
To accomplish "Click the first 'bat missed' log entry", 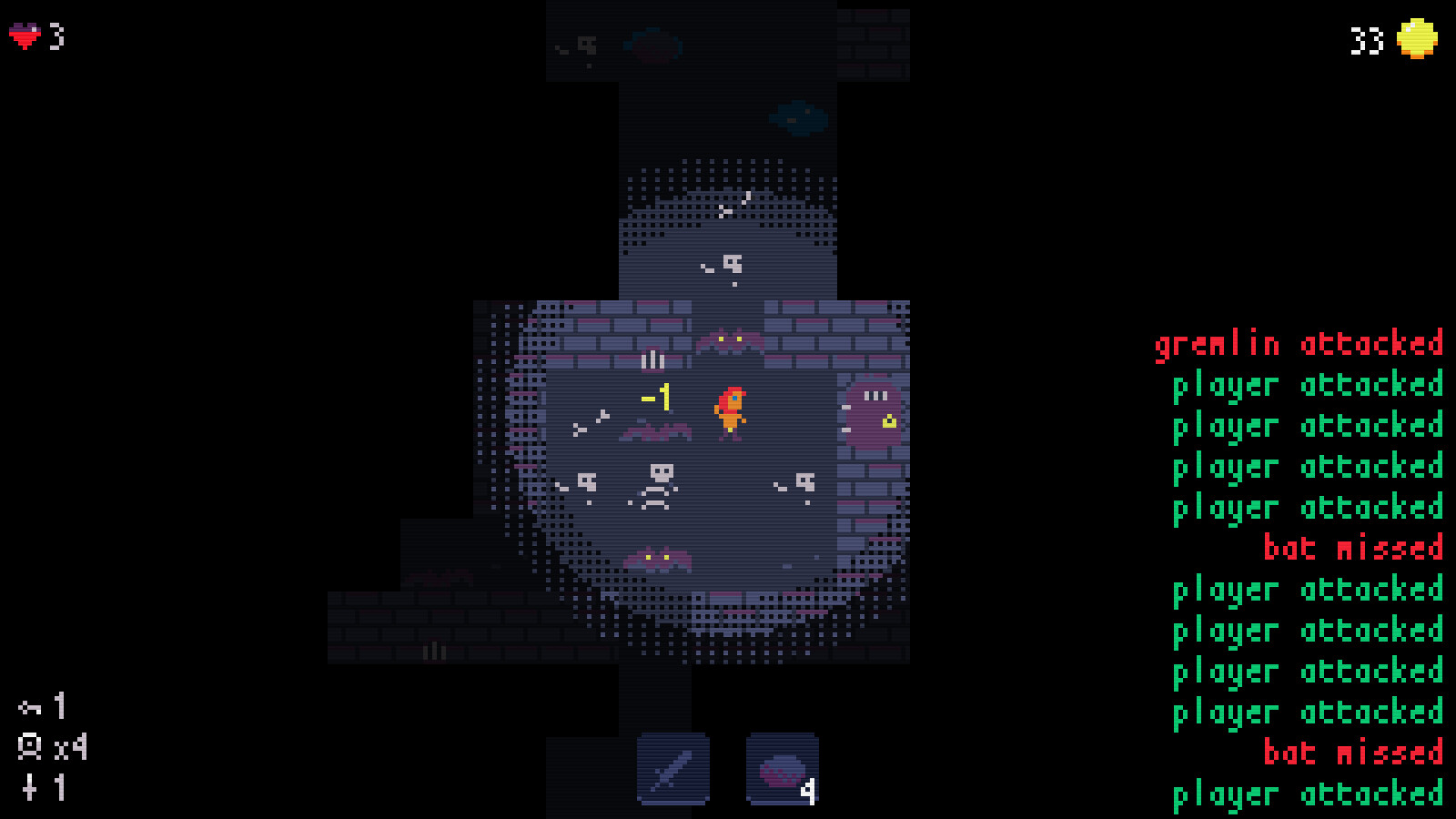I will 1353,548.
